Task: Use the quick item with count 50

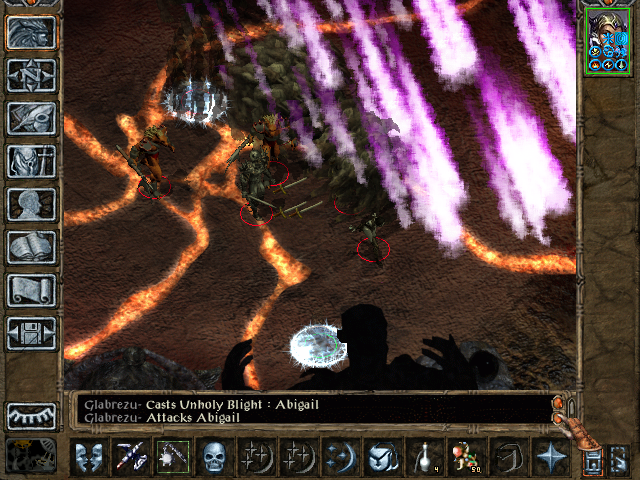Action: [466, 457]
